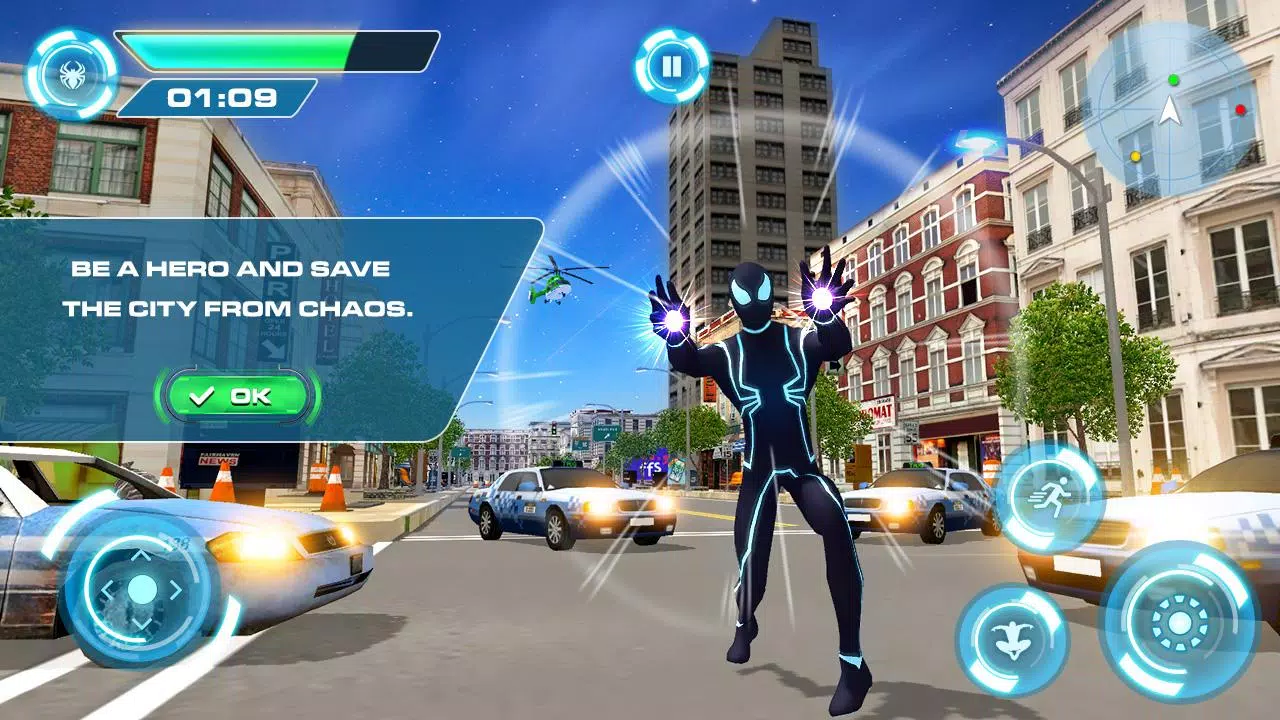Pause the game using the pause icon
1280x720 pixels.
673,65
